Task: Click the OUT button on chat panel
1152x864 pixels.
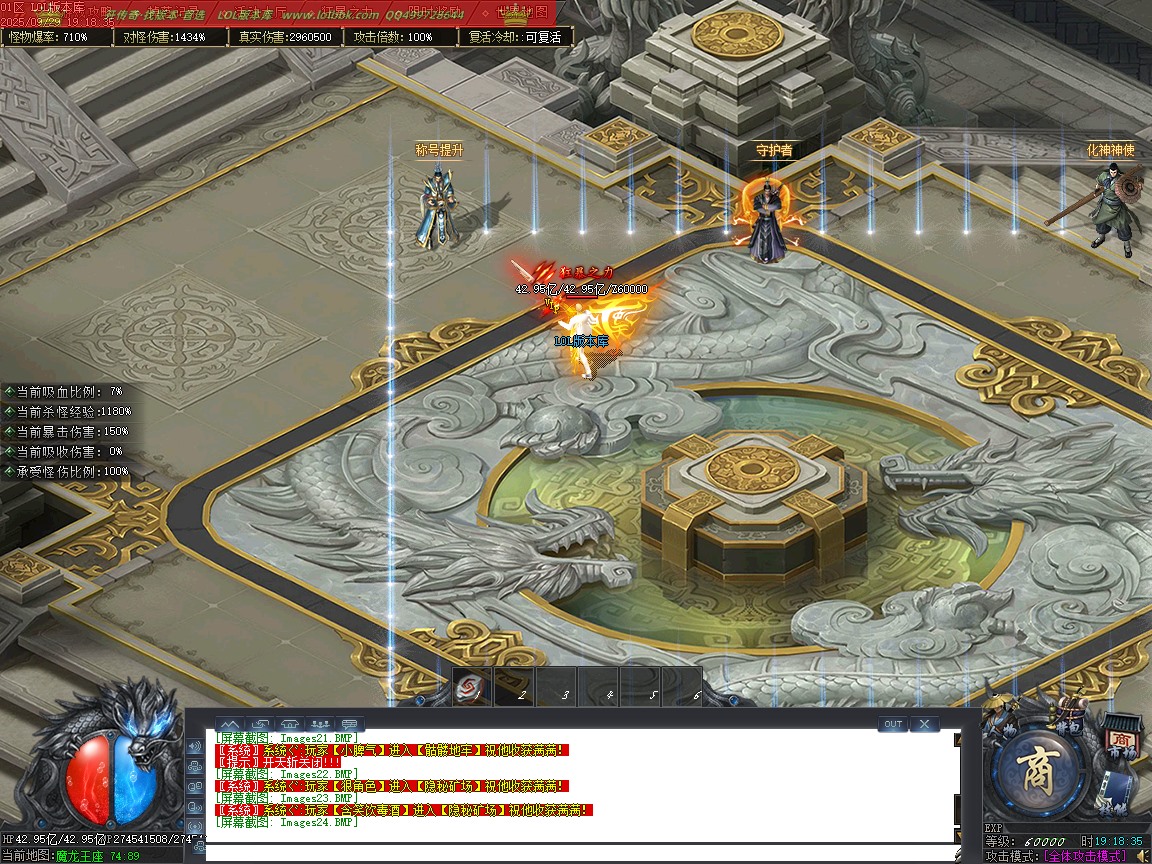Action: click(893, 724)
